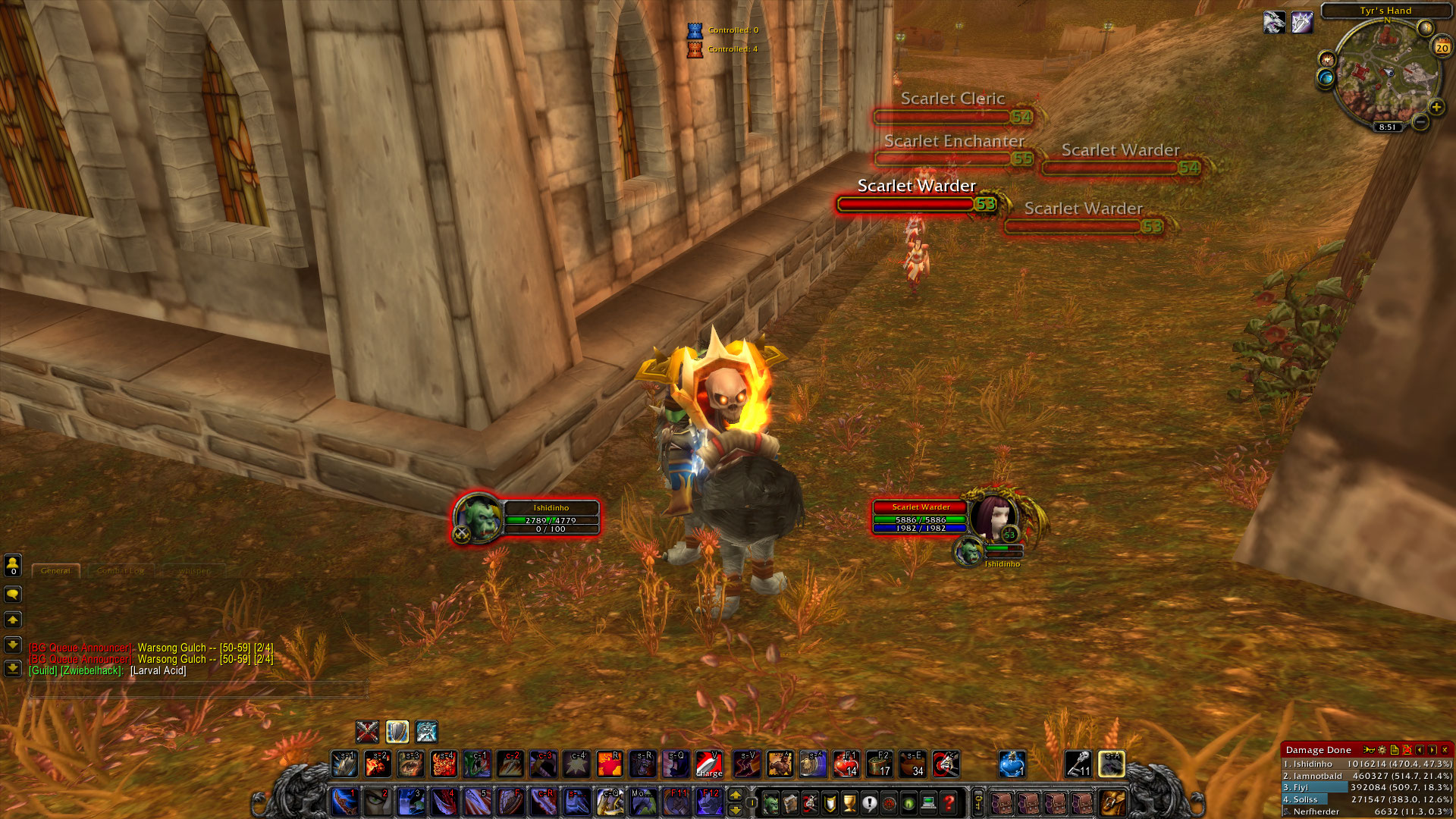Click the gear settings icon on Damage Done meter

click(x=1381, y=750)
